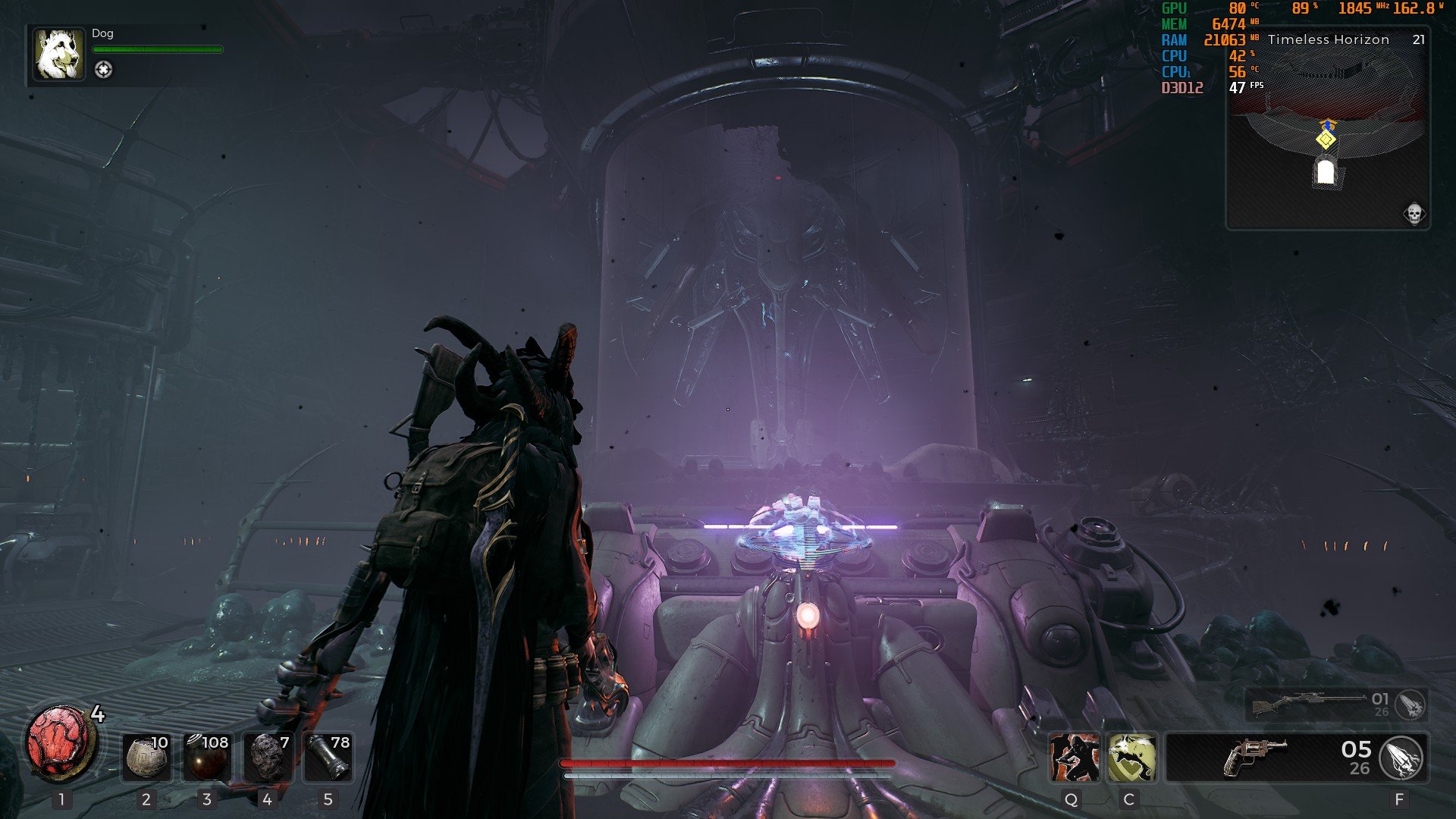Click the rifle's weapon mod icon
Image resolution: width=1456 pixels, height=819 pixels.
click(x=1410, y=704)
